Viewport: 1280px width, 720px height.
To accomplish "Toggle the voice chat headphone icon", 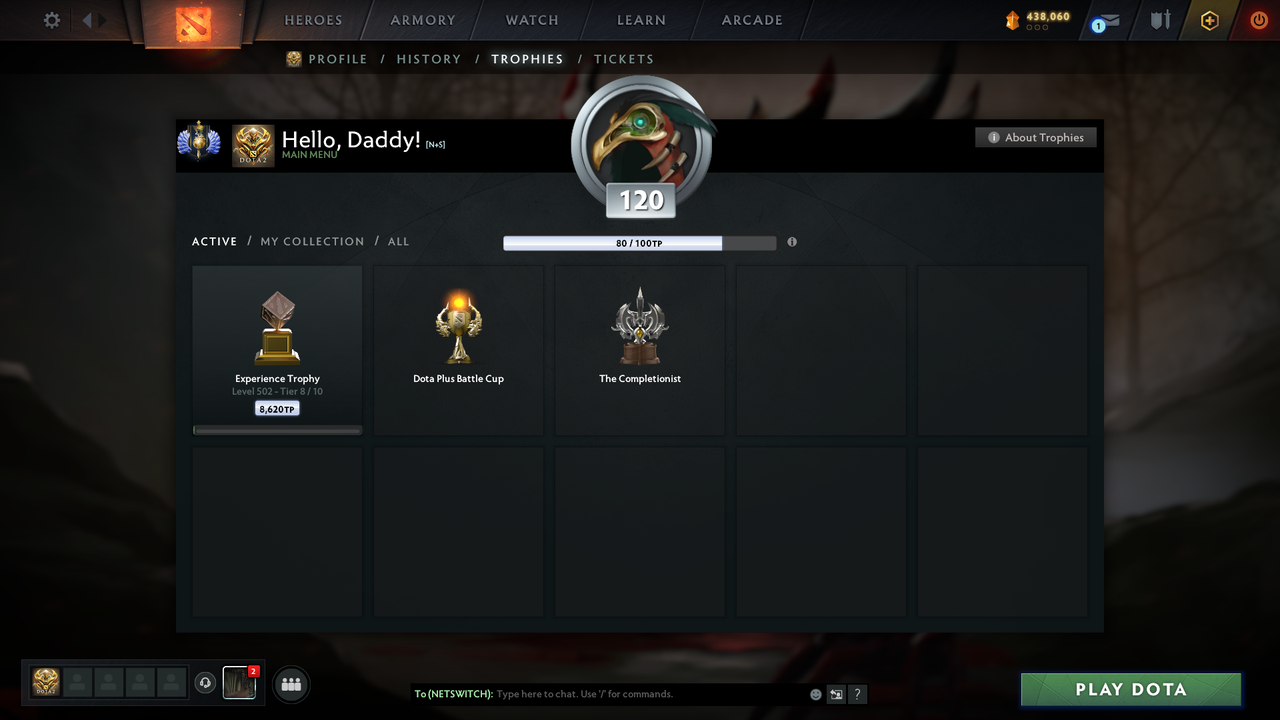I will pyautogui.click(x=207, y=682).
